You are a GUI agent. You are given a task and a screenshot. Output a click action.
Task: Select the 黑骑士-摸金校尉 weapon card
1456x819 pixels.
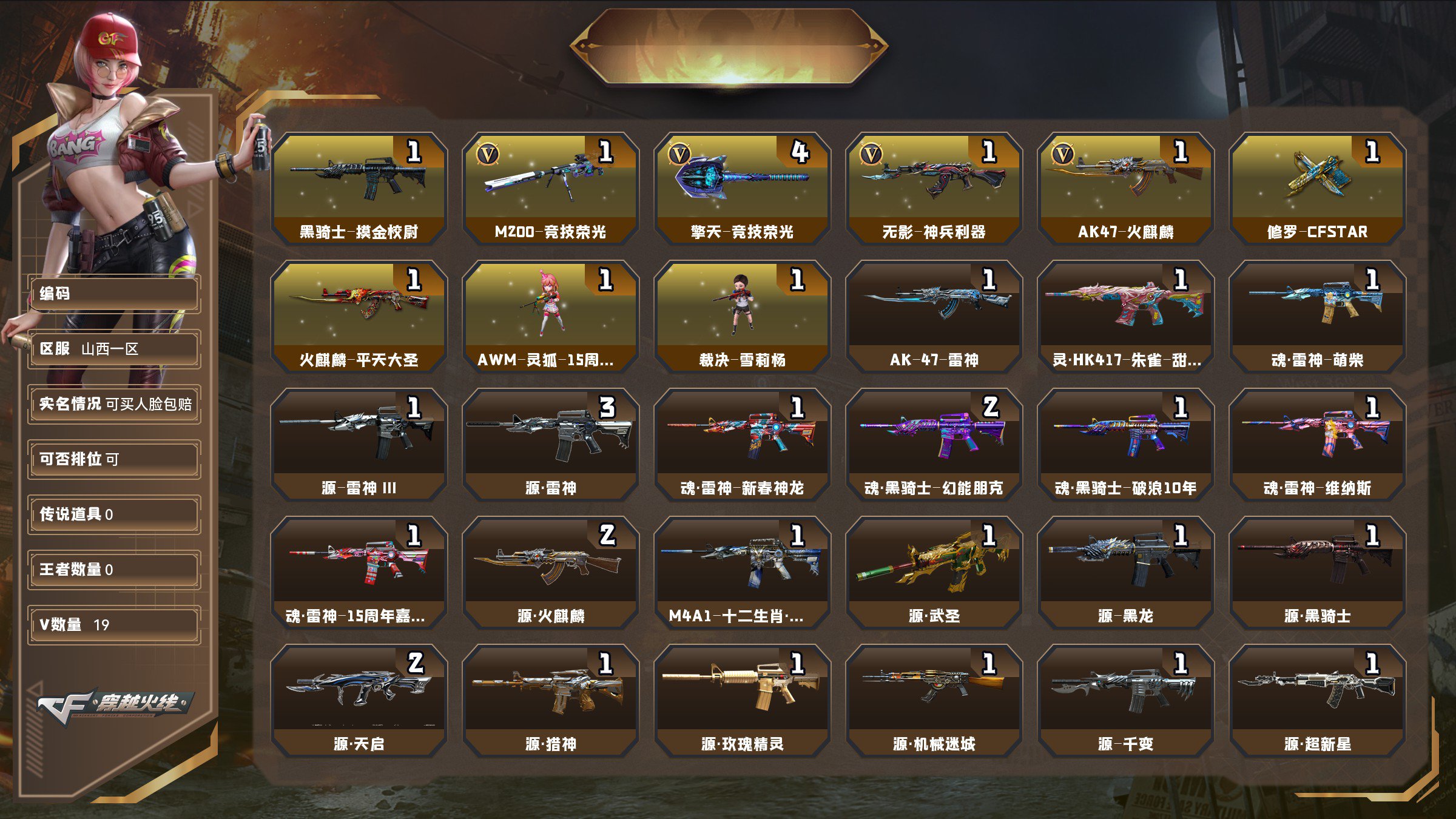[359, 188]
